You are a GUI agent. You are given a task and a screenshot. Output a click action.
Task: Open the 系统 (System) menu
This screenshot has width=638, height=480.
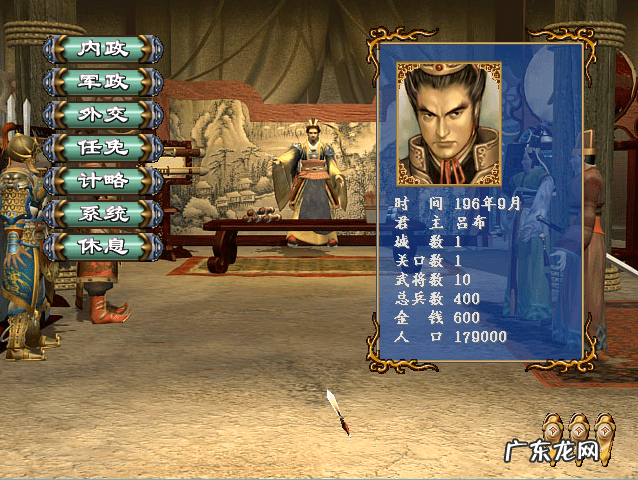point(103,214)
